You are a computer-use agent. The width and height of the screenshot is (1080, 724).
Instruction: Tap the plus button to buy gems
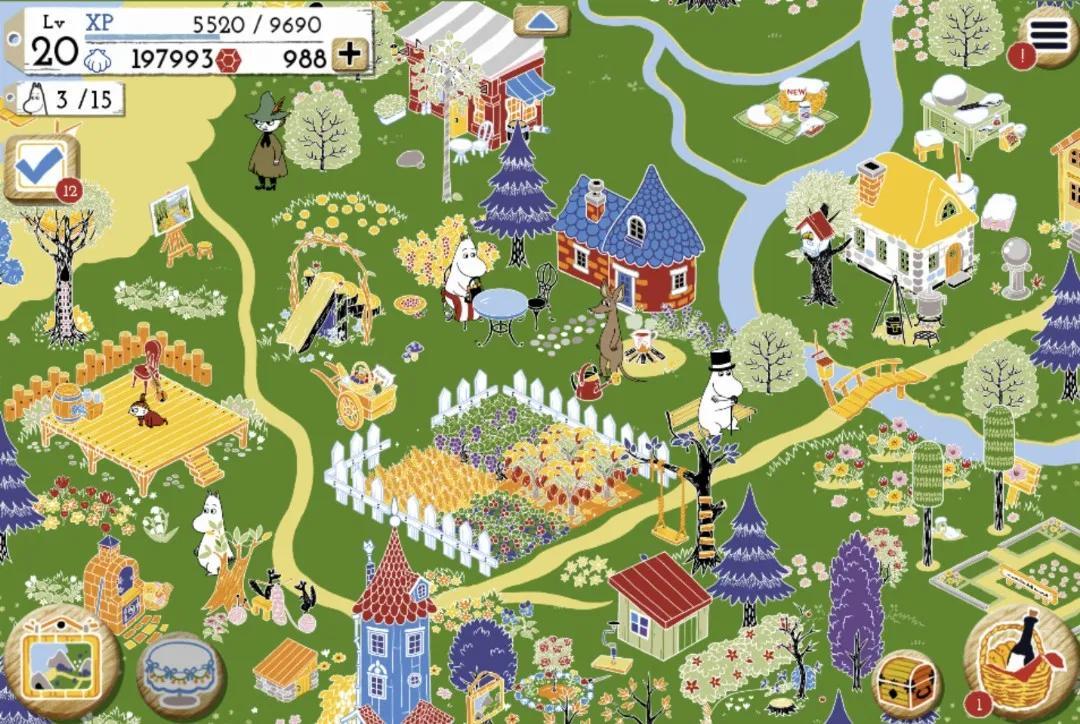coord(350,55)
